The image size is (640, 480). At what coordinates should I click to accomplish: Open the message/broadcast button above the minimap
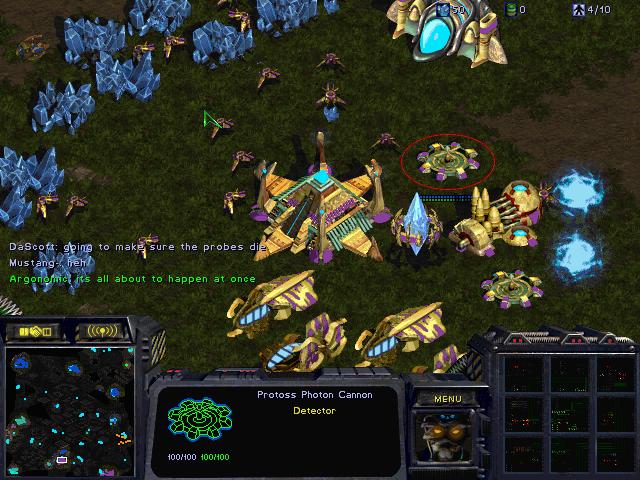click(102, 330)
